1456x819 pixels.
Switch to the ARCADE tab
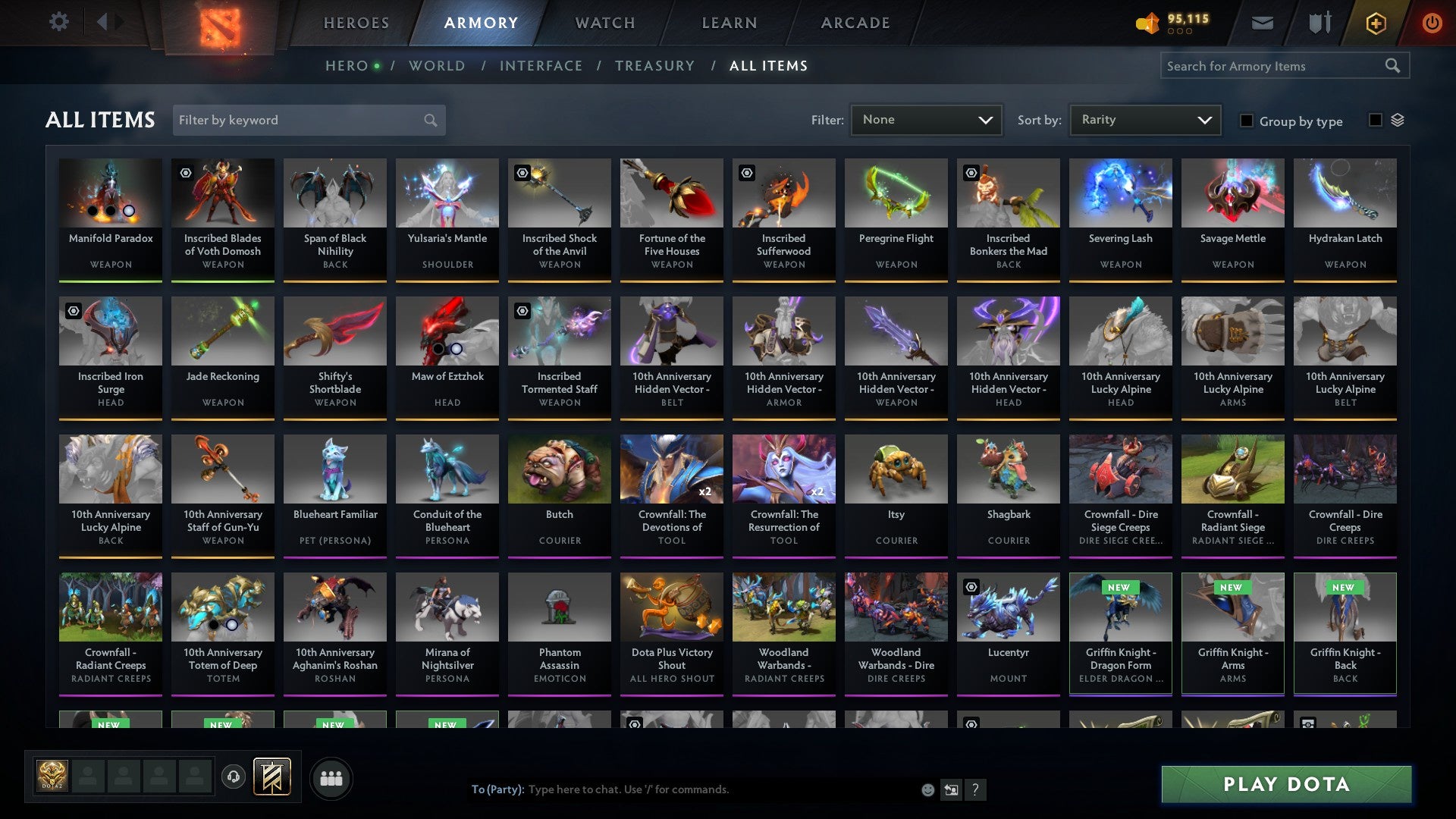[854, 23]
